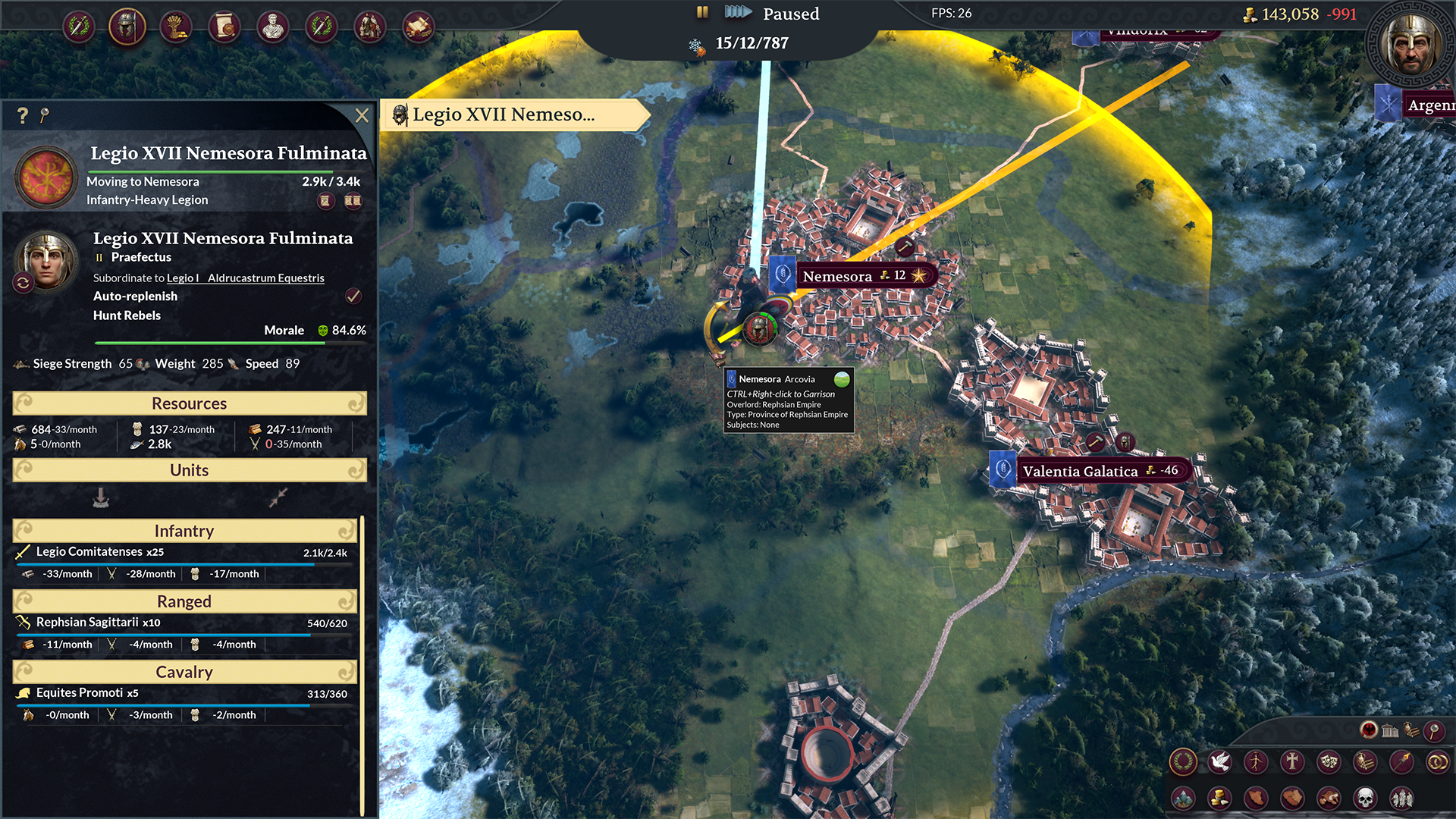Click the pause button at top center
Image resolution: width=1456 pixels, height=819 pixels.
tap(702, 12)
